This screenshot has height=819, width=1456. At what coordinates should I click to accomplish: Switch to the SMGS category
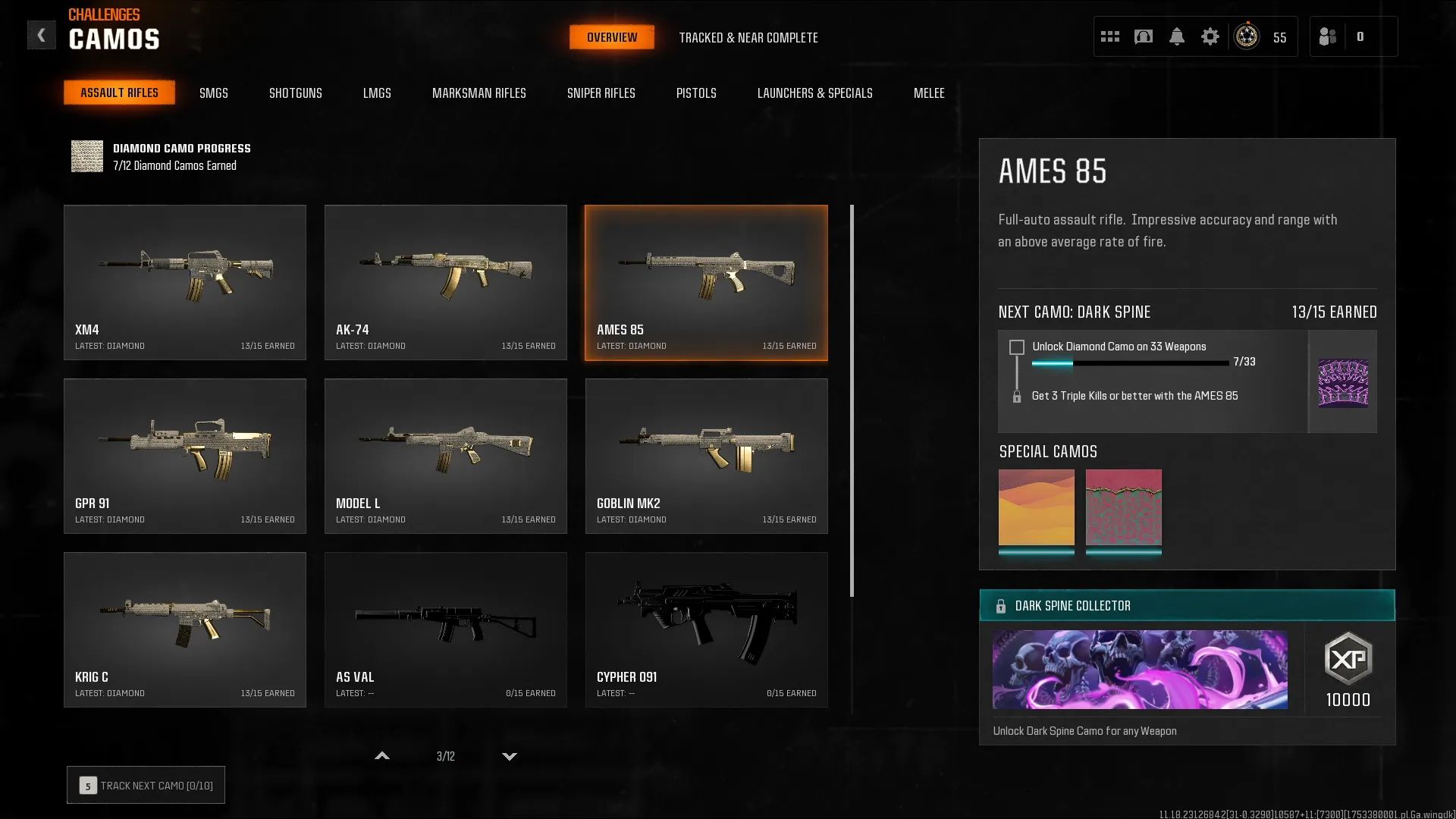pyautogui.click(x=214, y=93)
